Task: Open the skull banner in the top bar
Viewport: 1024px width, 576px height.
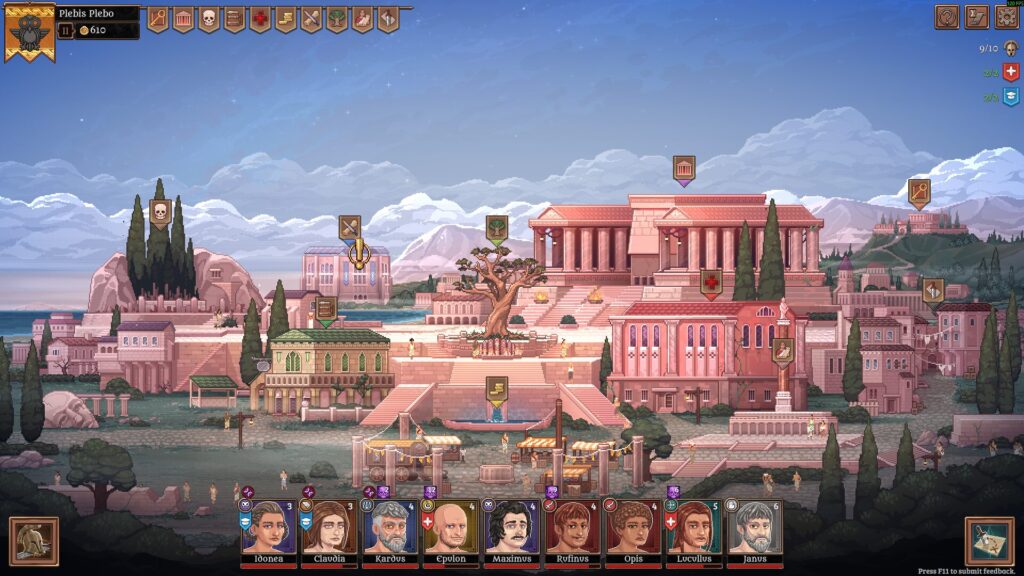Action: pos(209,19)
